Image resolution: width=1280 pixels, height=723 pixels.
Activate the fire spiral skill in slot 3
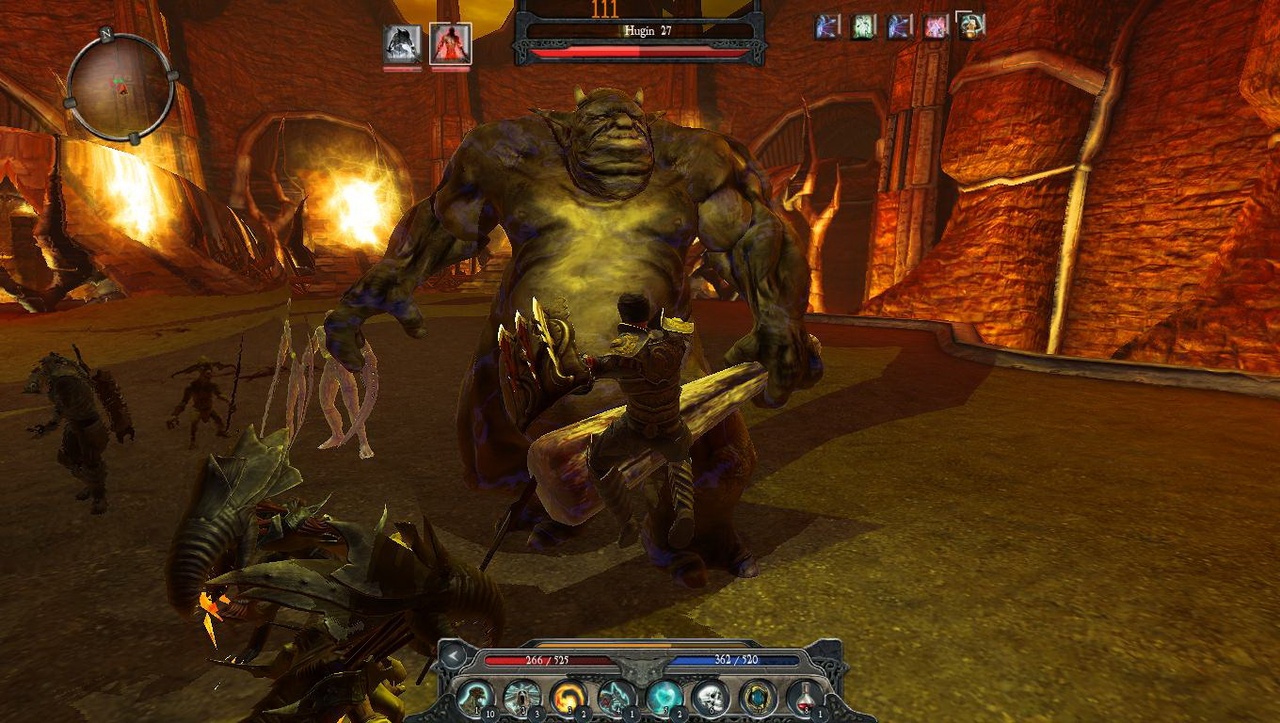(x=568, y=697)
